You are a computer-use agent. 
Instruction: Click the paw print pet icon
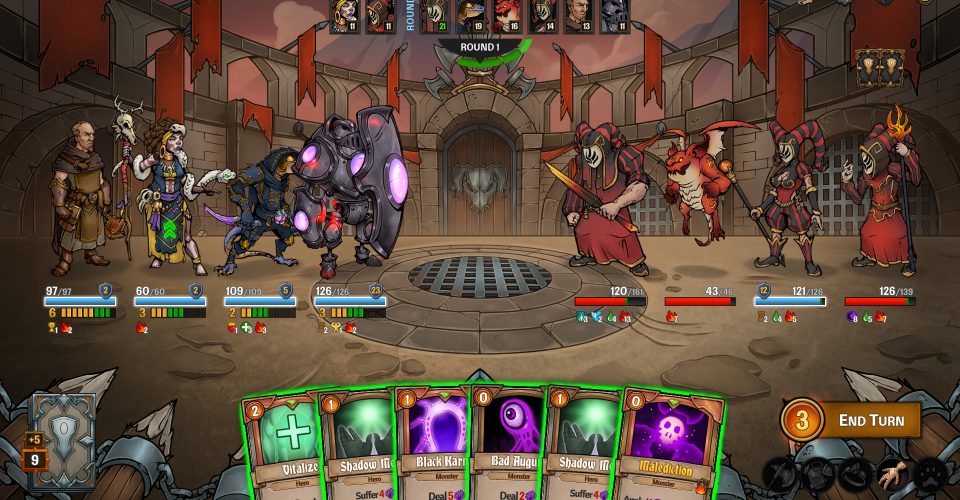(931, 474)
